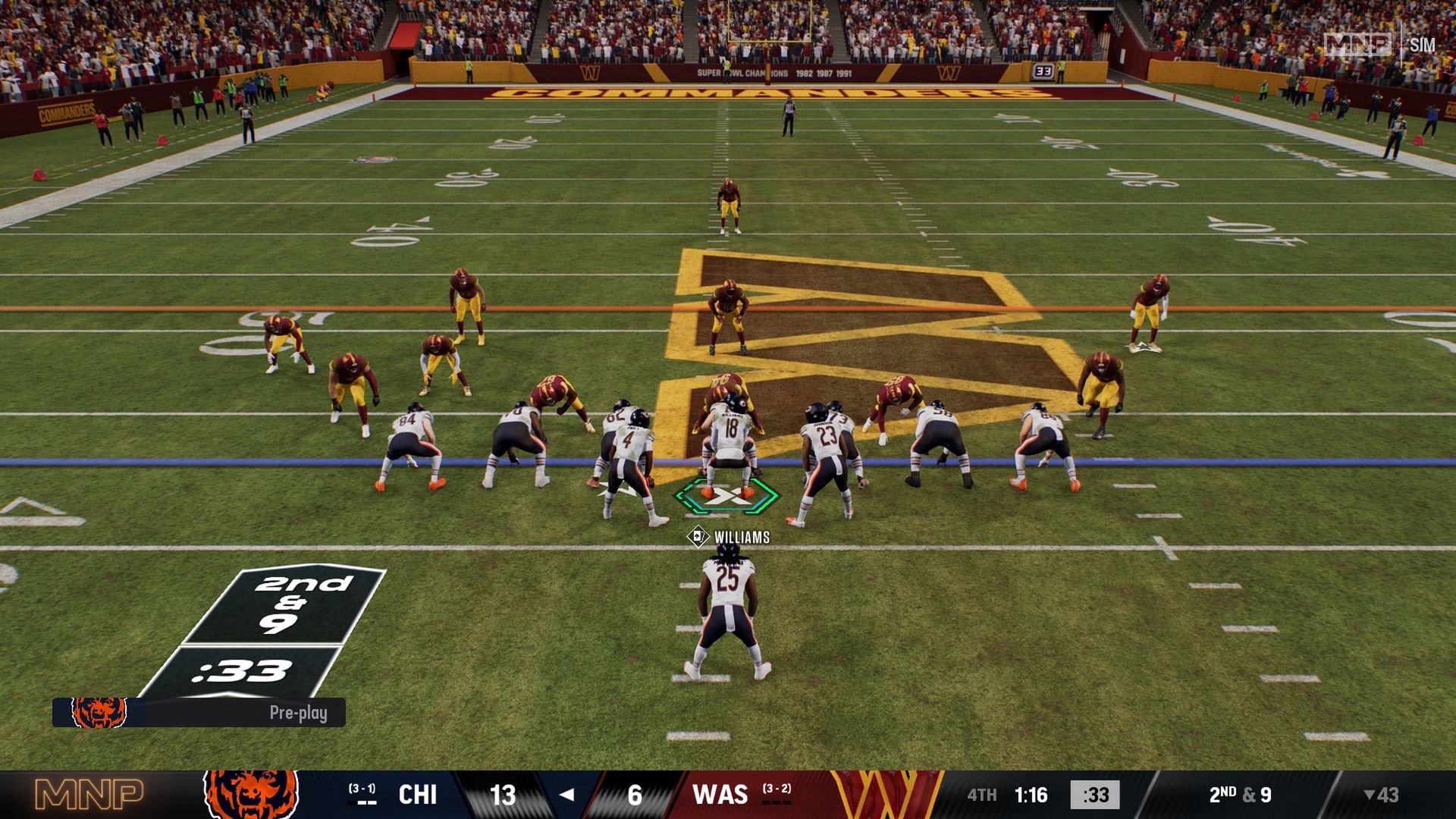Select the player card icon beside WILLIAMS nameplate

point(697,535)
